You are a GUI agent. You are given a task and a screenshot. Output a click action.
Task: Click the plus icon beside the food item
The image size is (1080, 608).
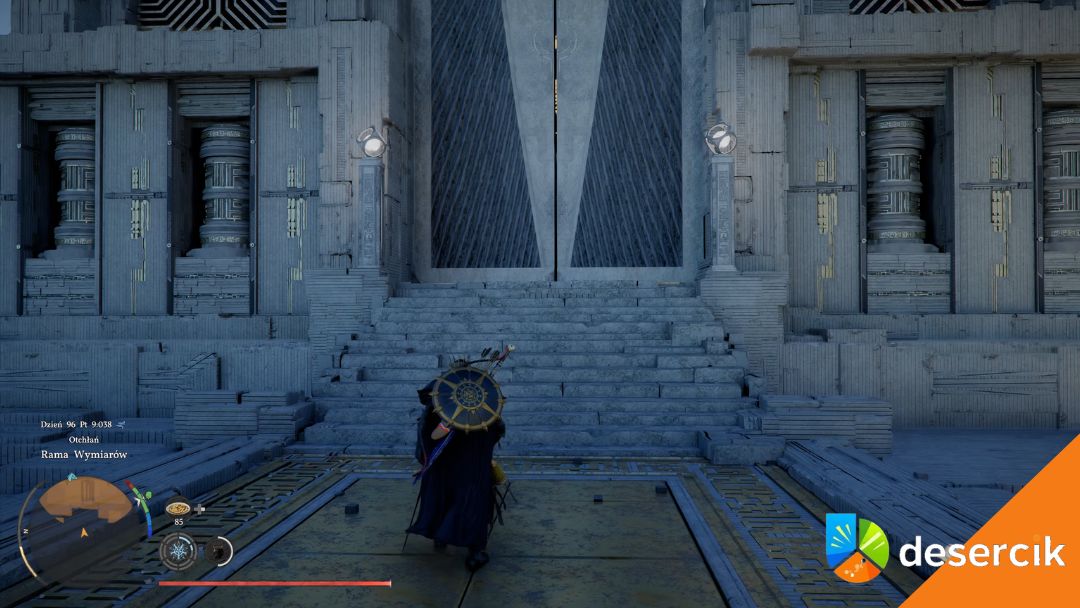point(200,508)
